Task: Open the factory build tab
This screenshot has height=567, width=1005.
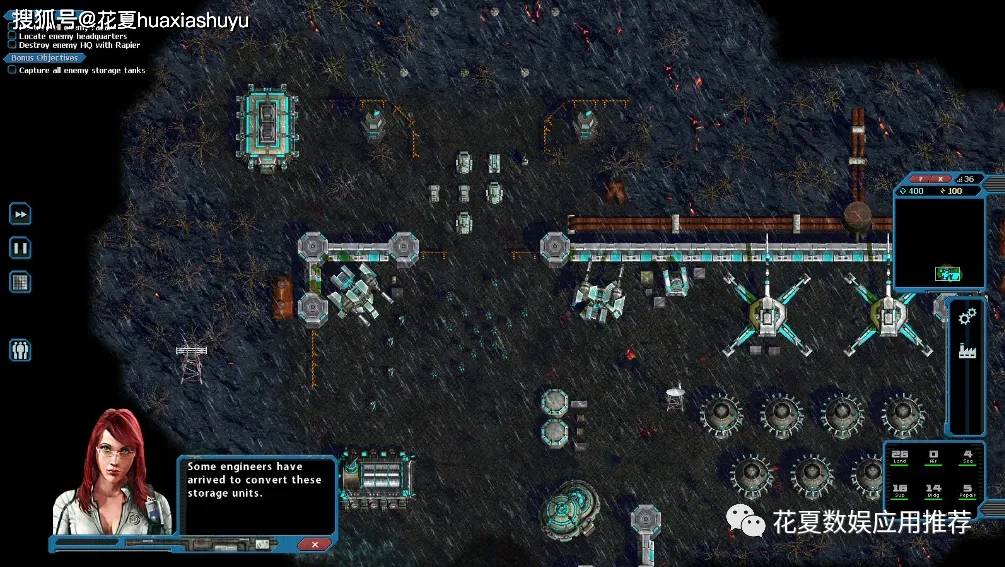Action: point(967,351)
